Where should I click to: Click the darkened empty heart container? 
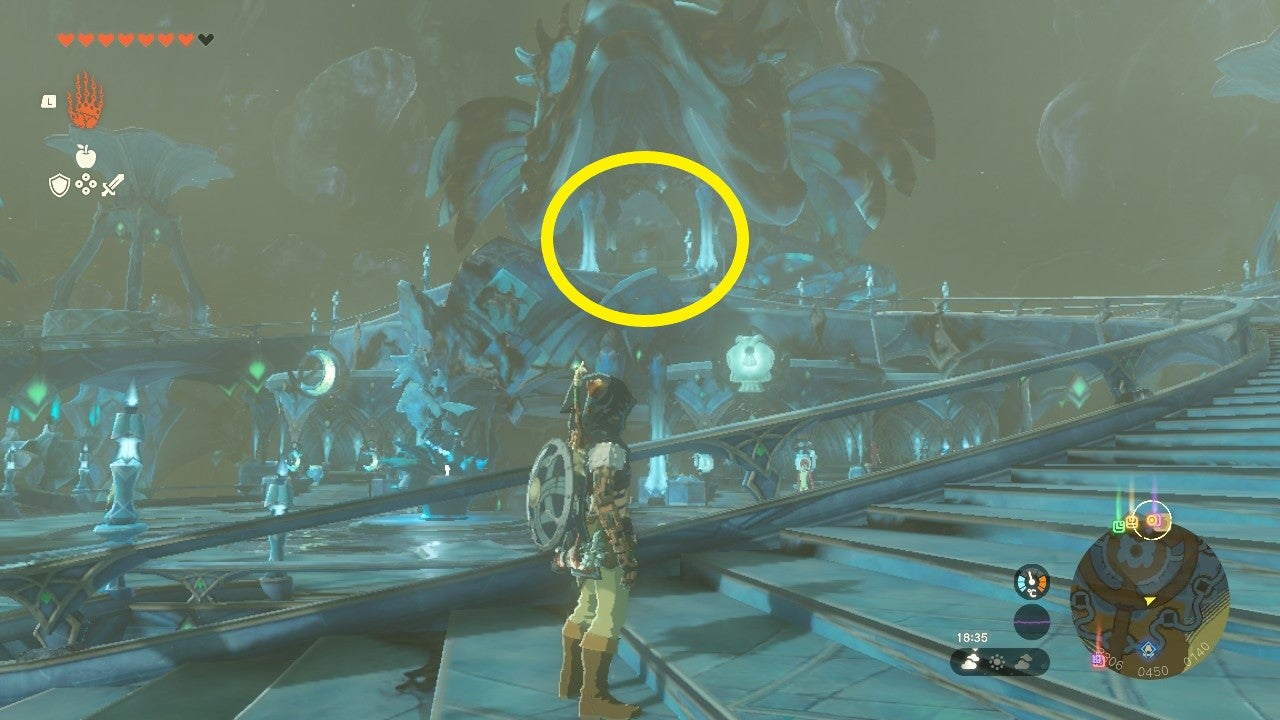[207, 38]
